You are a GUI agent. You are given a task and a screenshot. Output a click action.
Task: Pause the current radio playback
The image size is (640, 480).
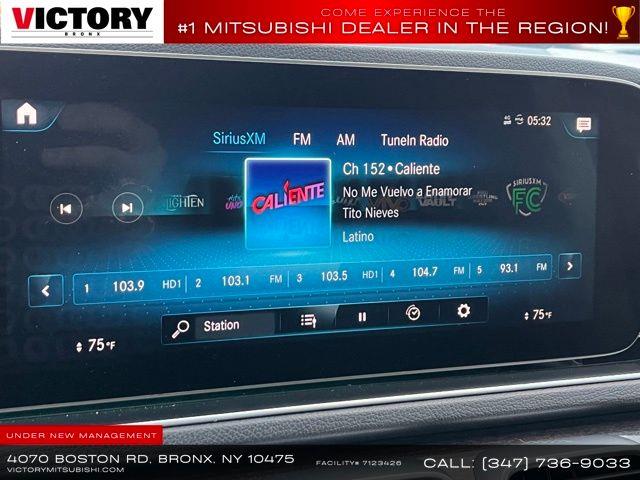coord(362,316)
